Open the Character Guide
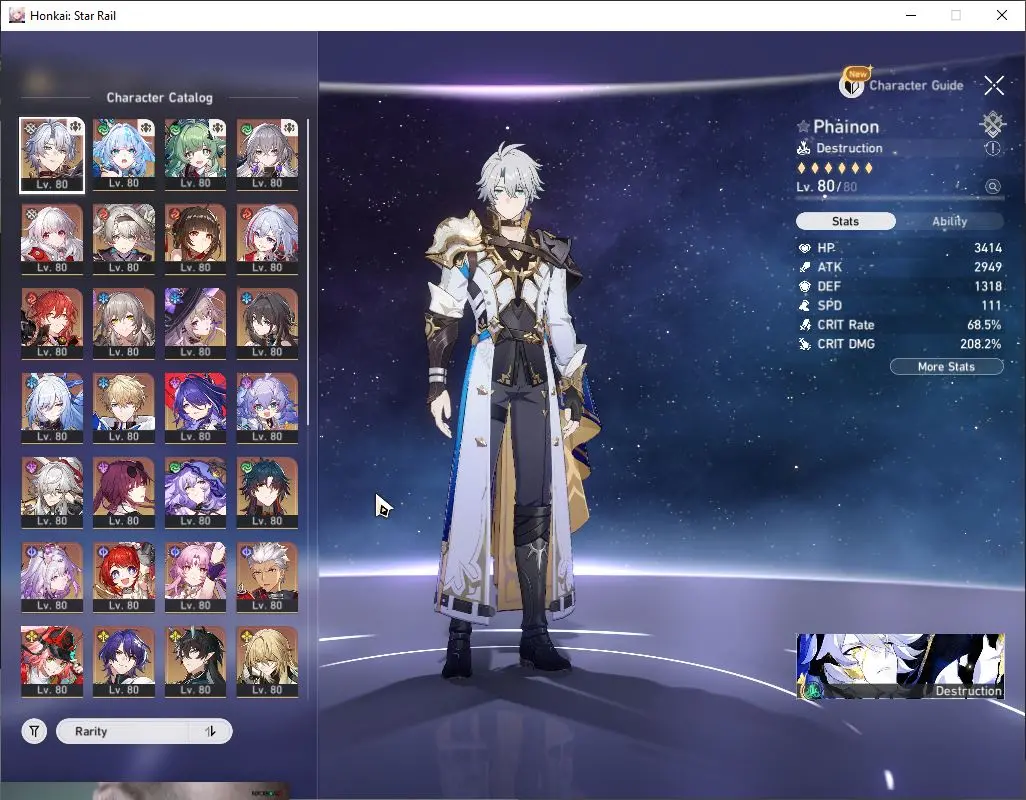 [902, 85]
